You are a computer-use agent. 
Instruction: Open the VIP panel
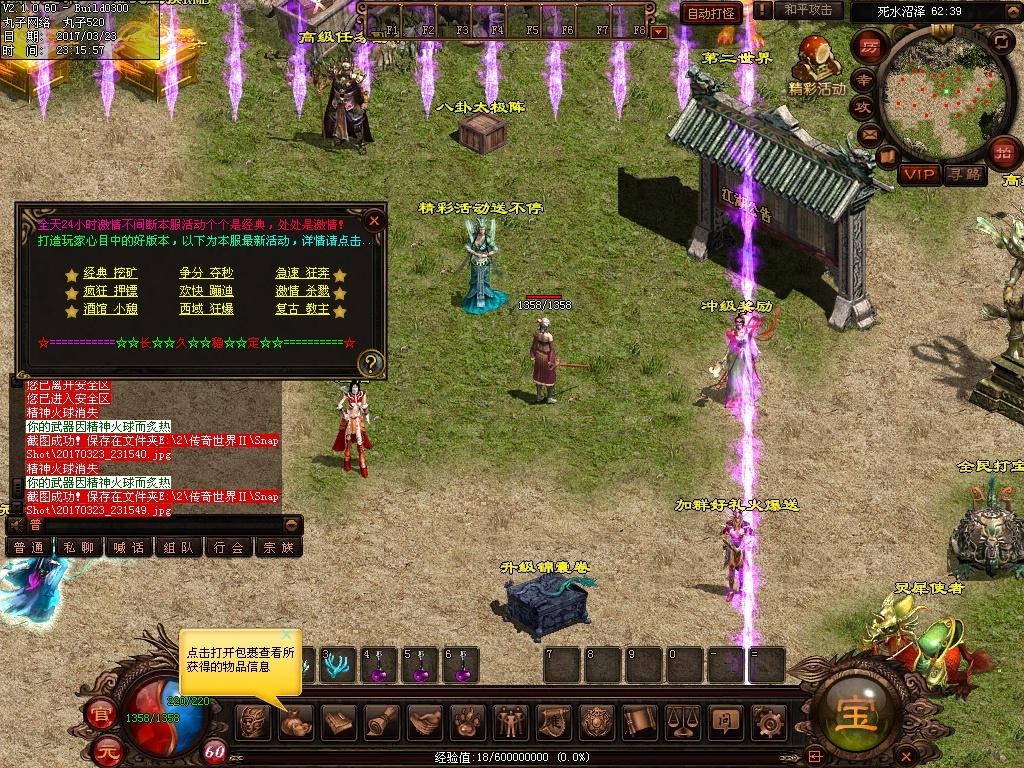coord(919,175)
